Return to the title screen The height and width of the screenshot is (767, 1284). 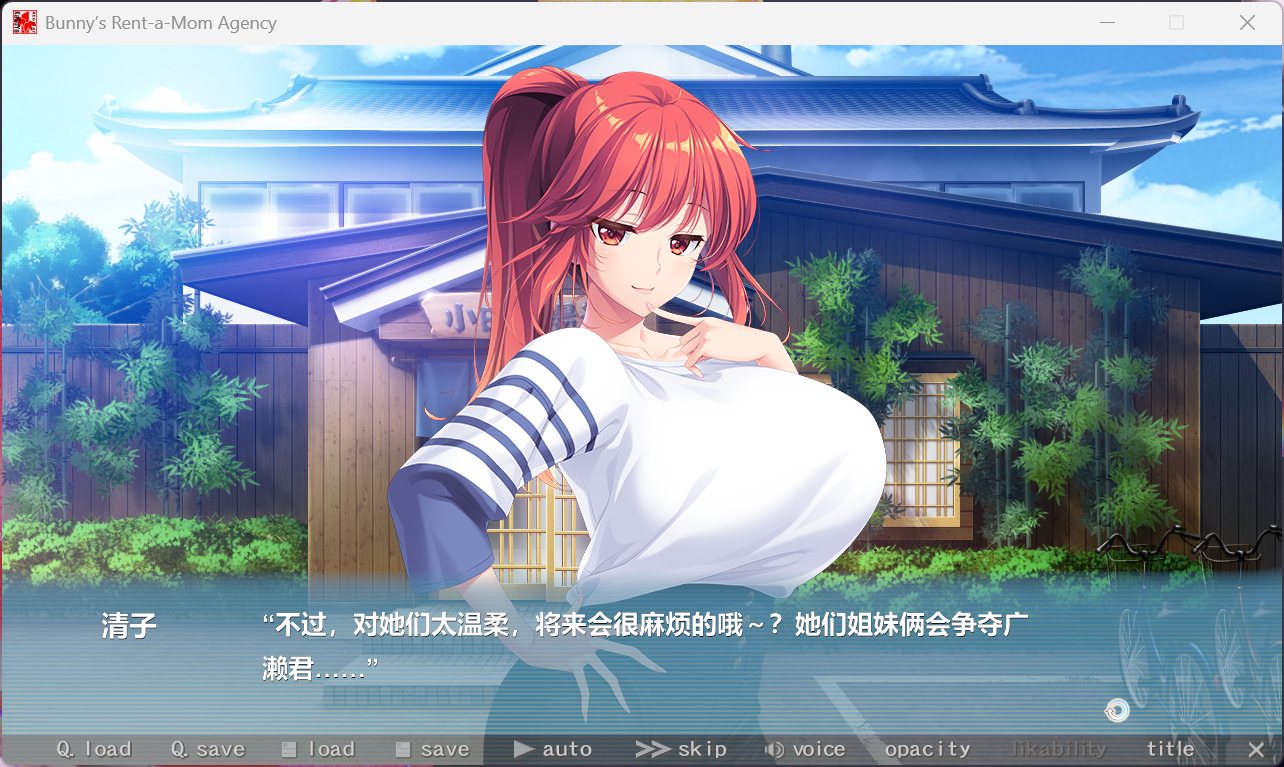click(x=1170, y=748)
